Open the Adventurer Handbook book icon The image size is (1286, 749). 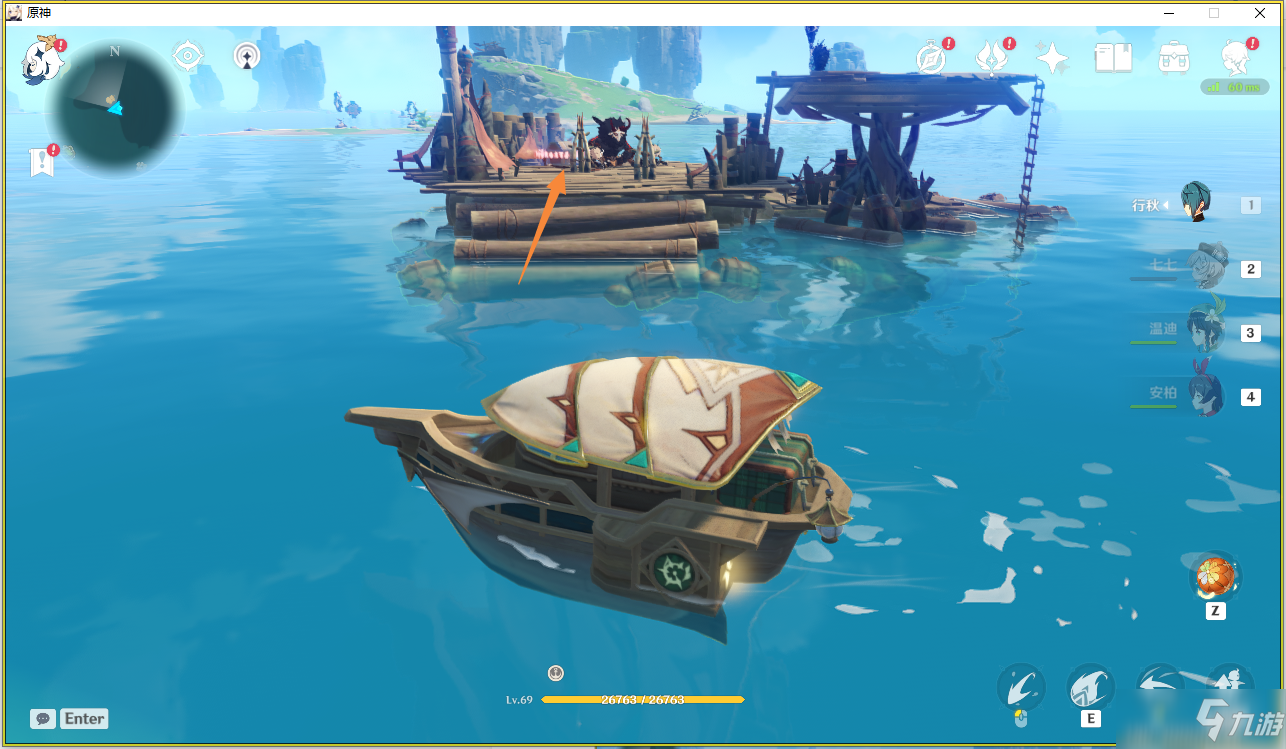(1113, 58)
